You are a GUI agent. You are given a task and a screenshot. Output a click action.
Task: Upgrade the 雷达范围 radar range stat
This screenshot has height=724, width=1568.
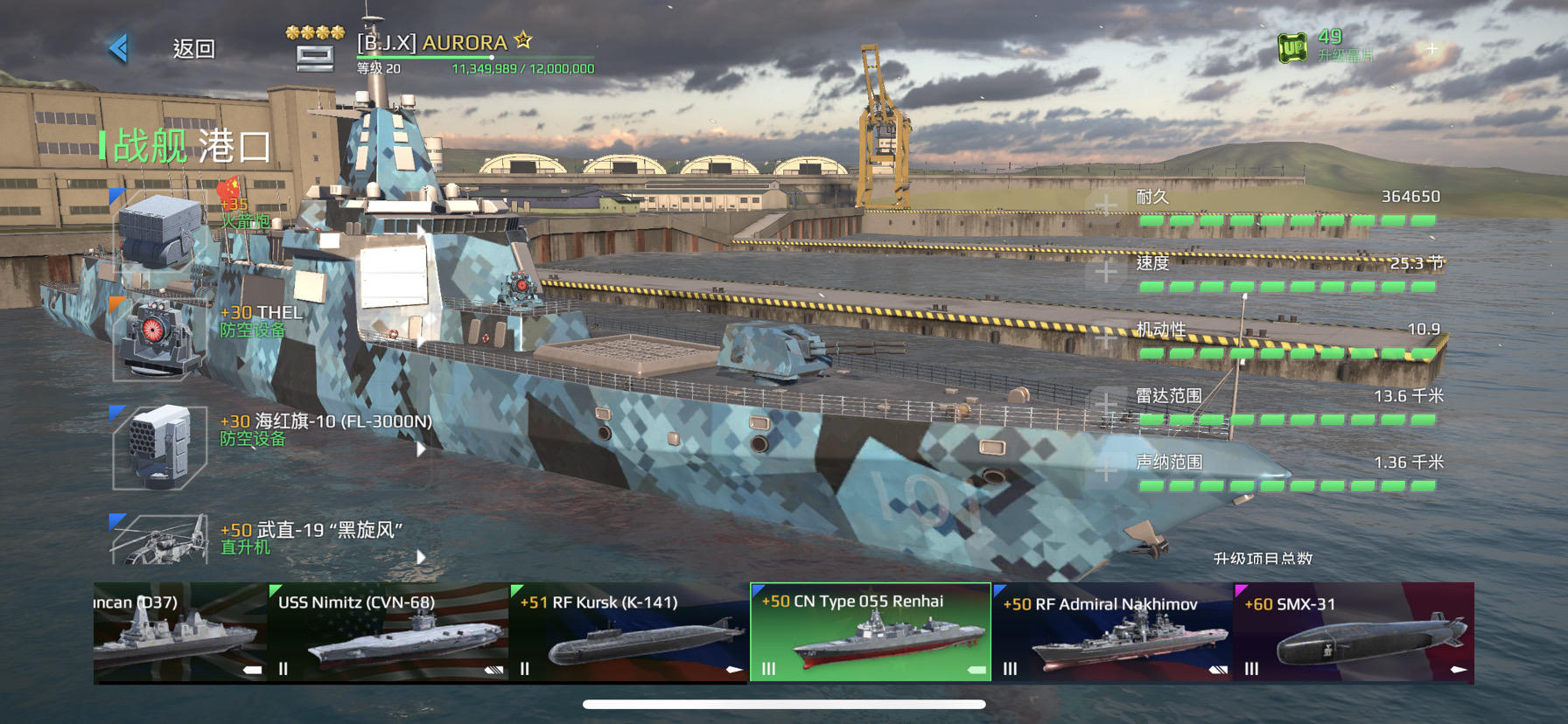click(1106, 405)
